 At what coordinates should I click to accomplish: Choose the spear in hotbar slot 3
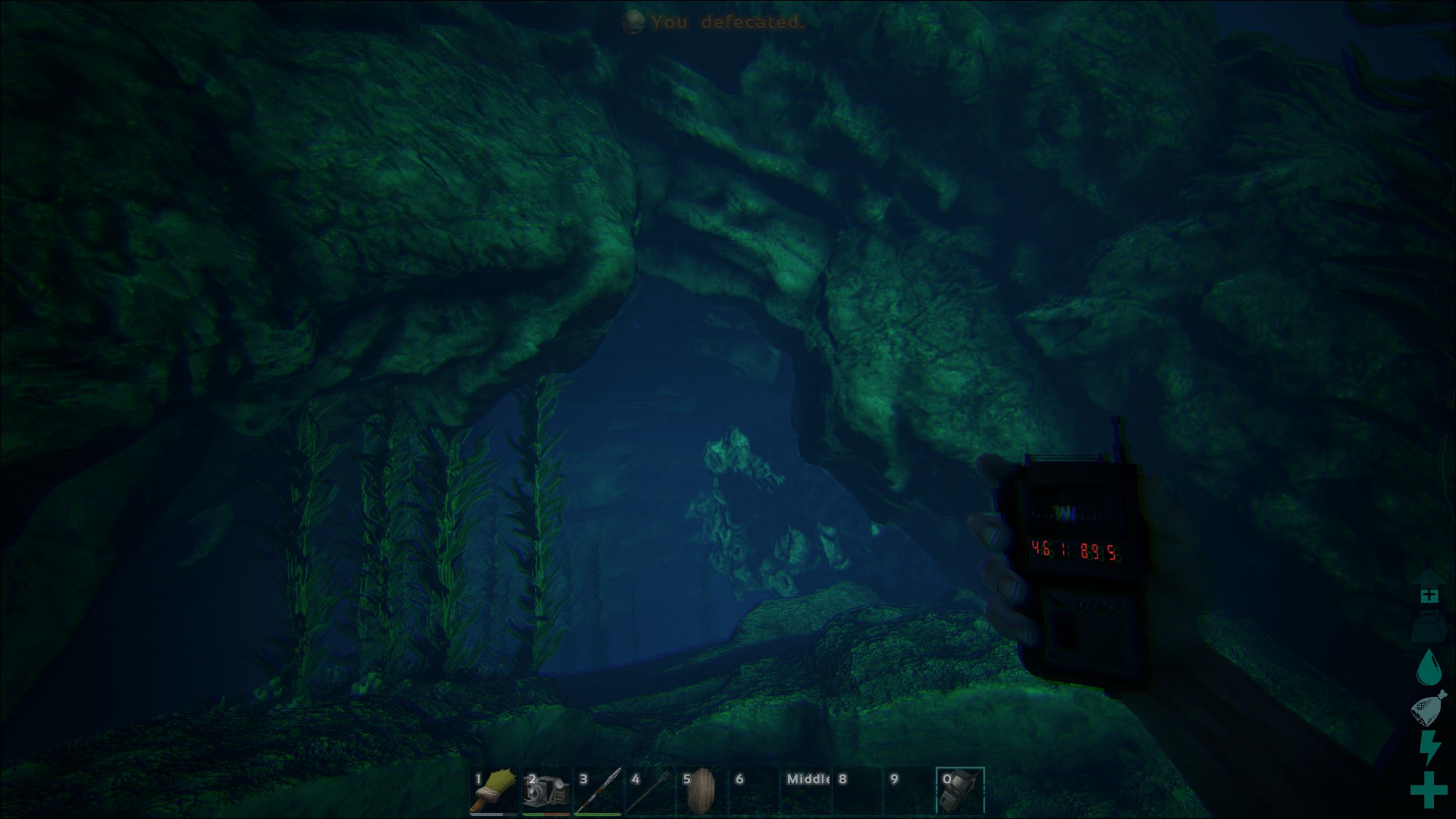click(x=598, y=791)
